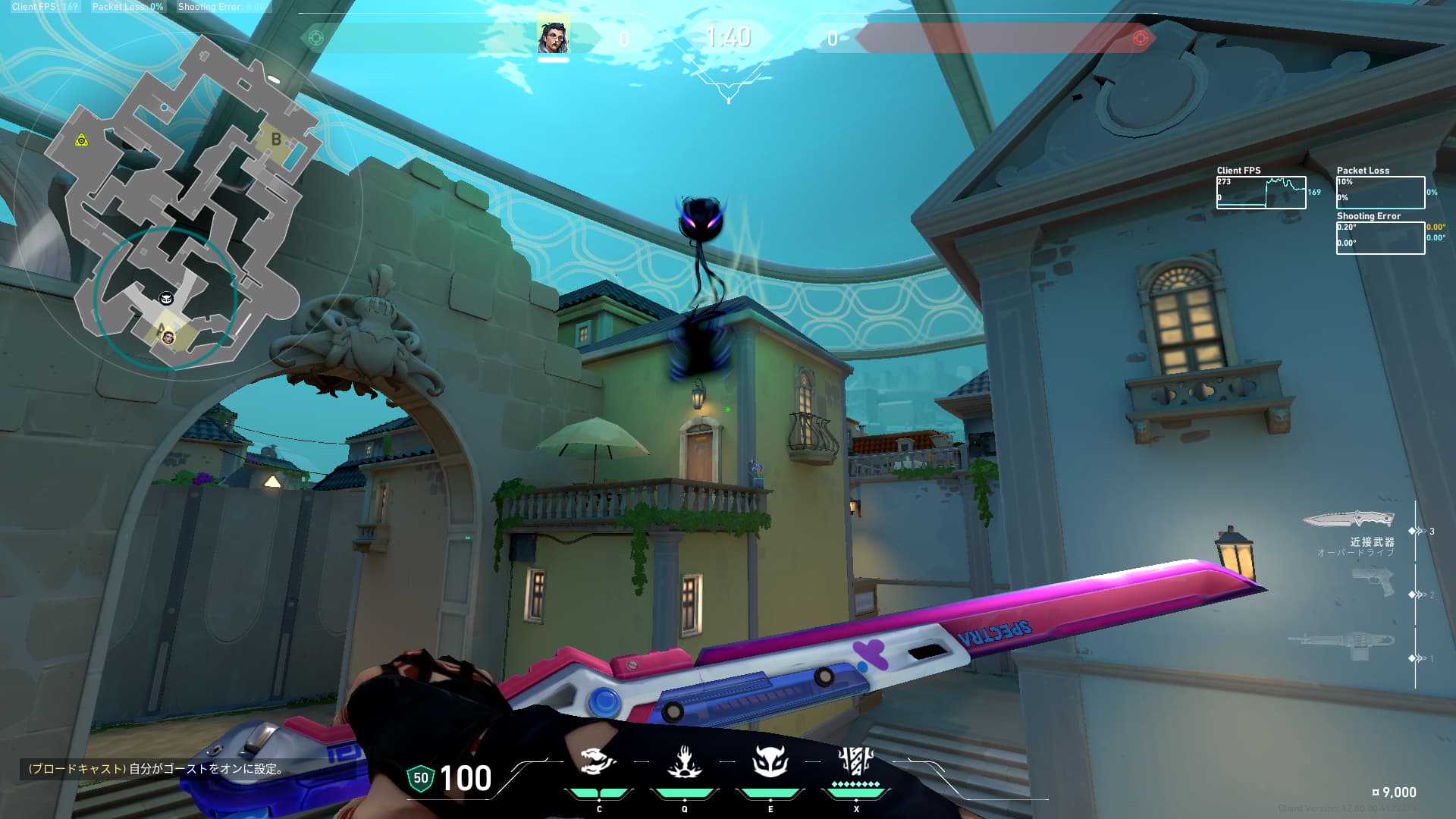
Task: Activate the C ability icon
Action: coord(598,762)
